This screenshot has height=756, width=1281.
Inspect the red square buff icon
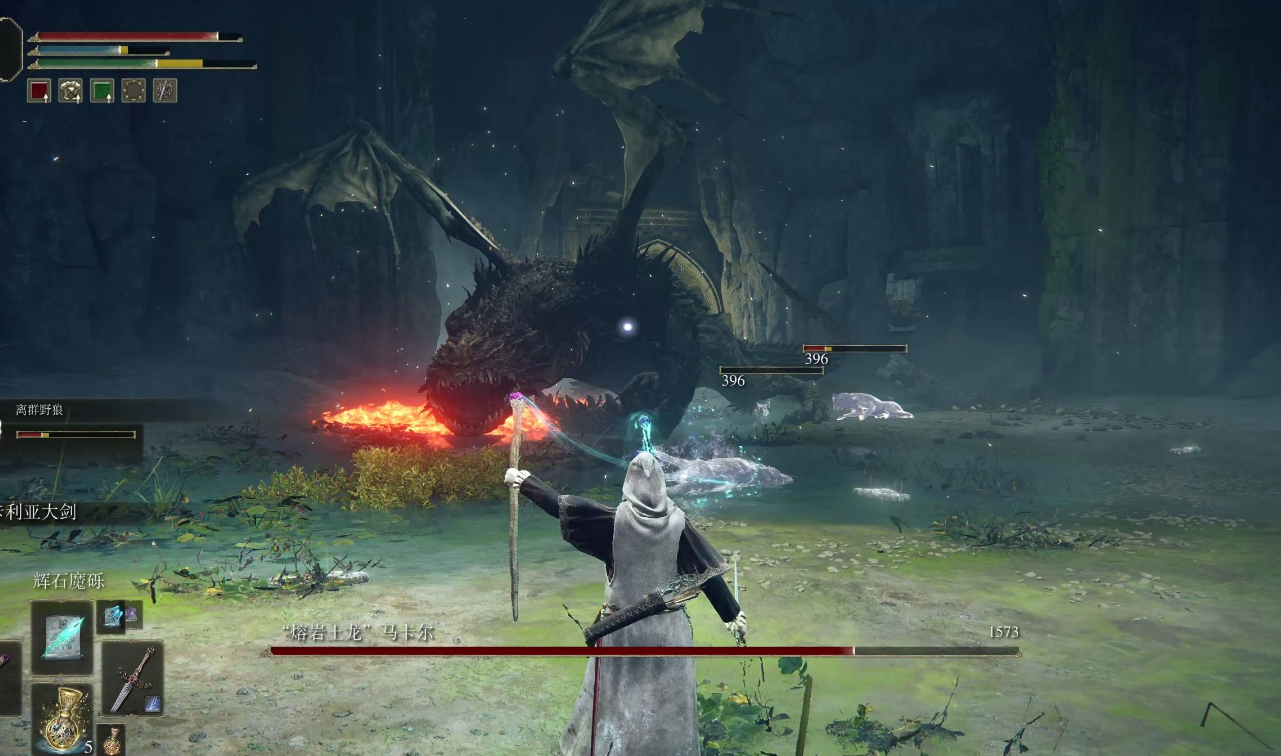[39, 91]
